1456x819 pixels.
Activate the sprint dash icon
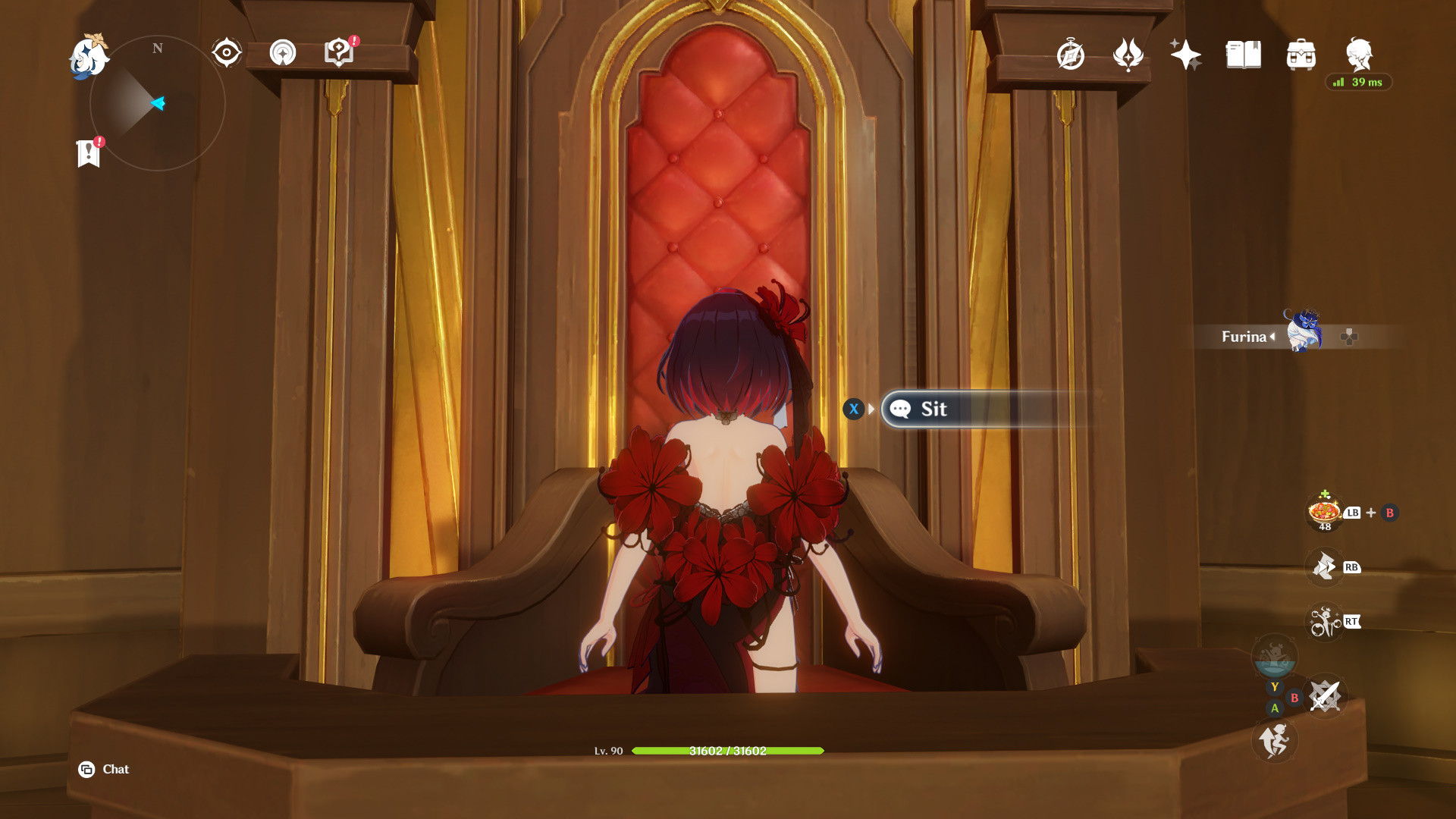point(1274,740)
